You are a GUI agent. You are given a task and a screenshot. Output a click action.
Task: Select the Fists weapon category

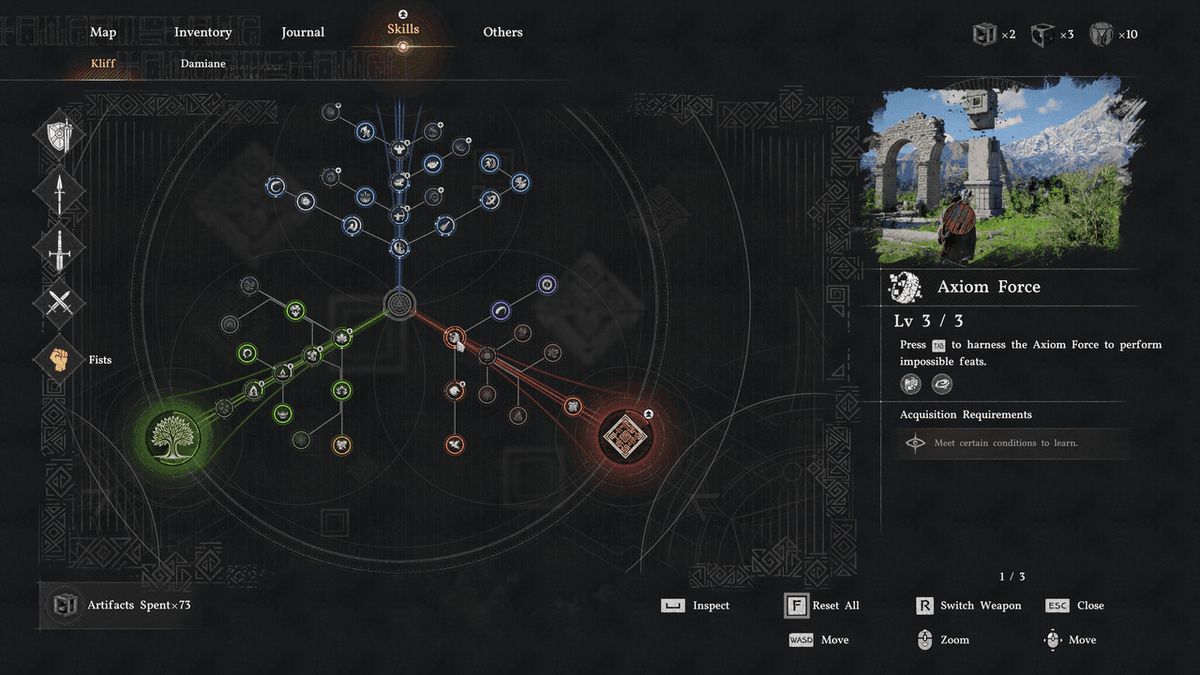[x=60, y=358]
